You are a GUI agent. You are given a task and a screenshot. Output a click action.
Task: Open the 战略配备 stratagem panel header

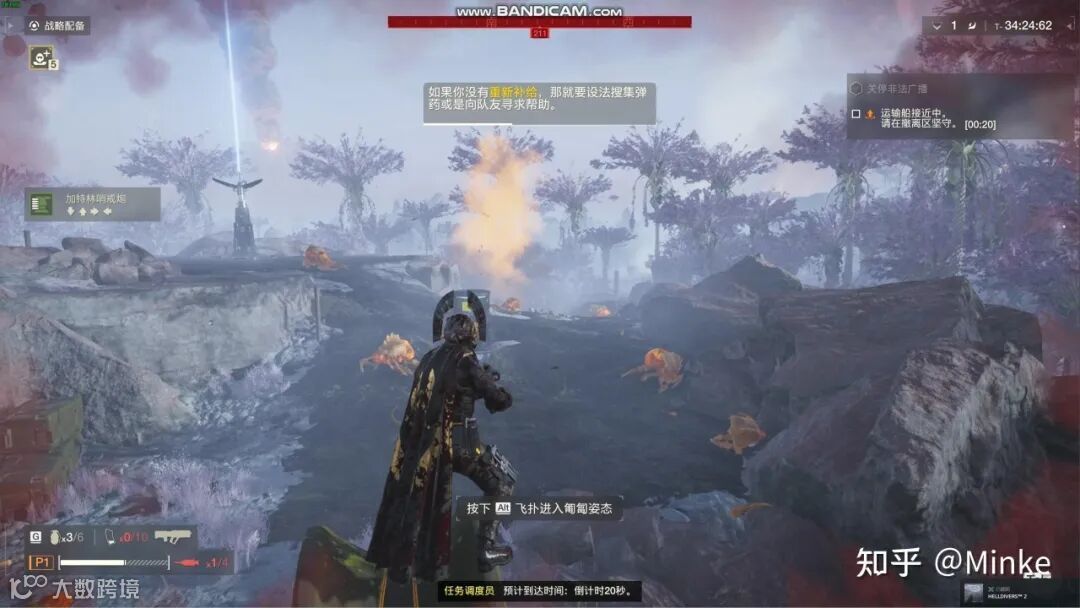pyautogui.click(x=58, y=26)
